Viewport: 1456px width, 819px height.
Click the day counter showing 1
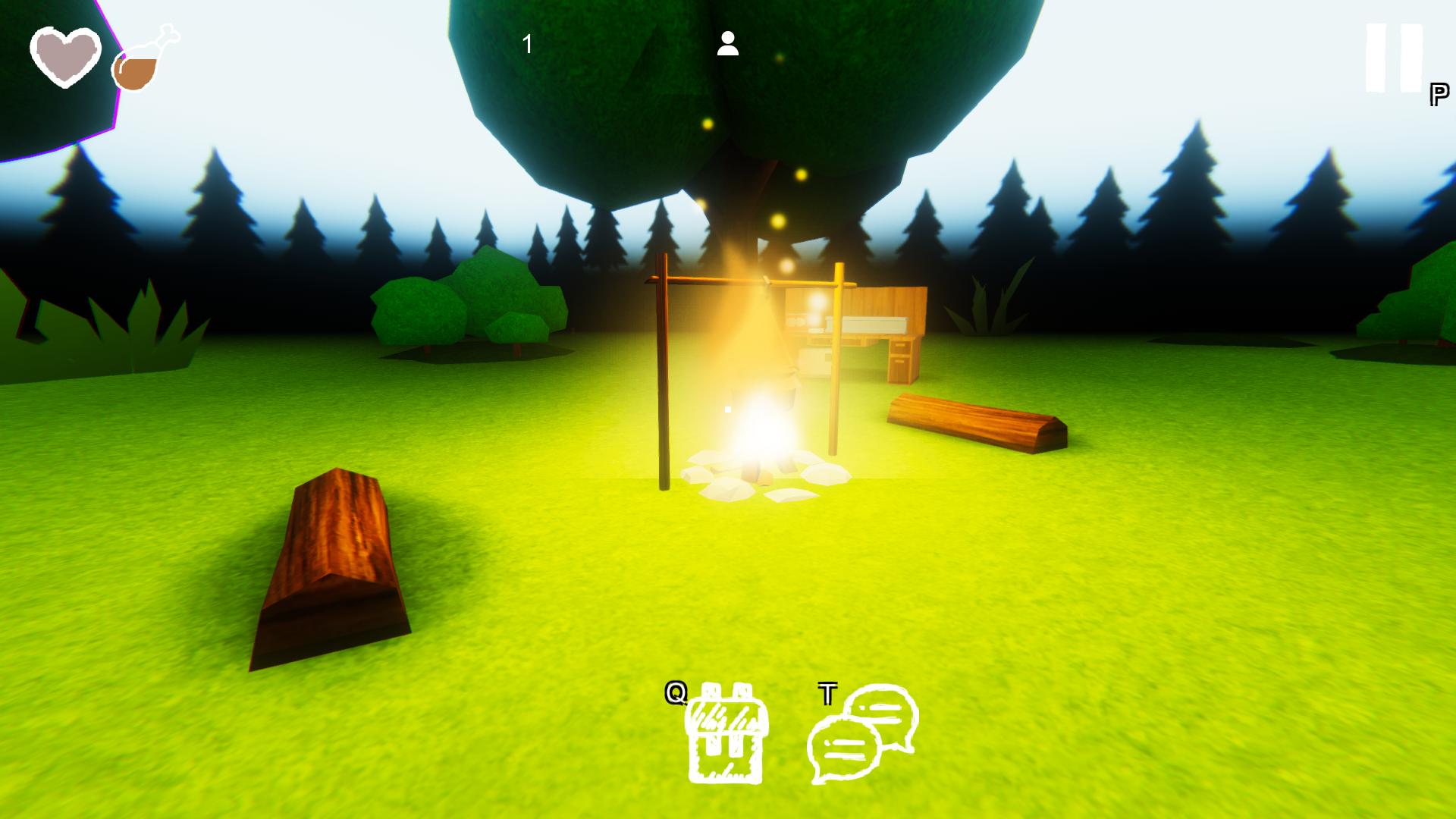pos(526,44)
